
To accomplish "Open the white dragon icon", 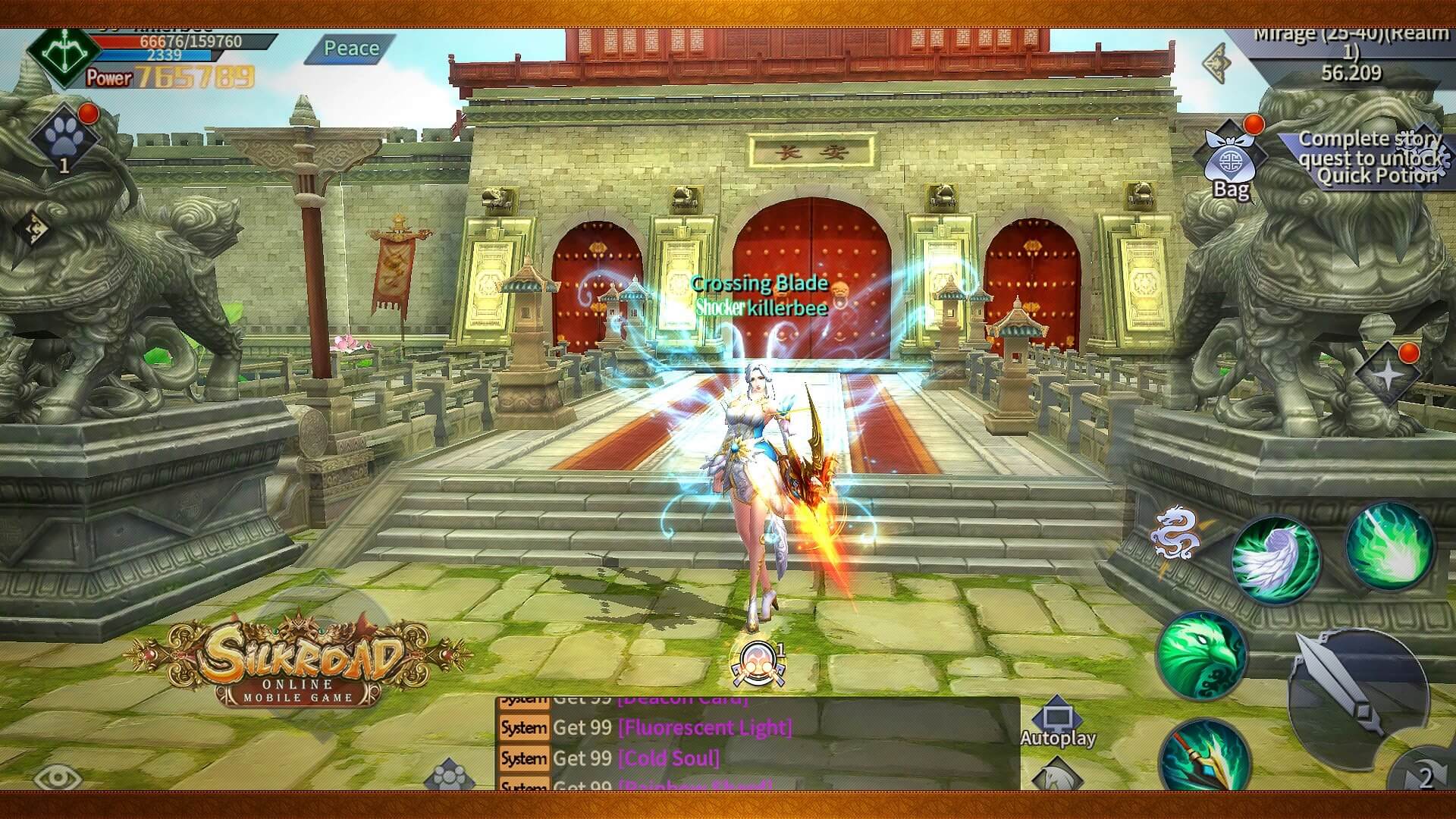I will pyautogui.click(x=1175, y=531).
